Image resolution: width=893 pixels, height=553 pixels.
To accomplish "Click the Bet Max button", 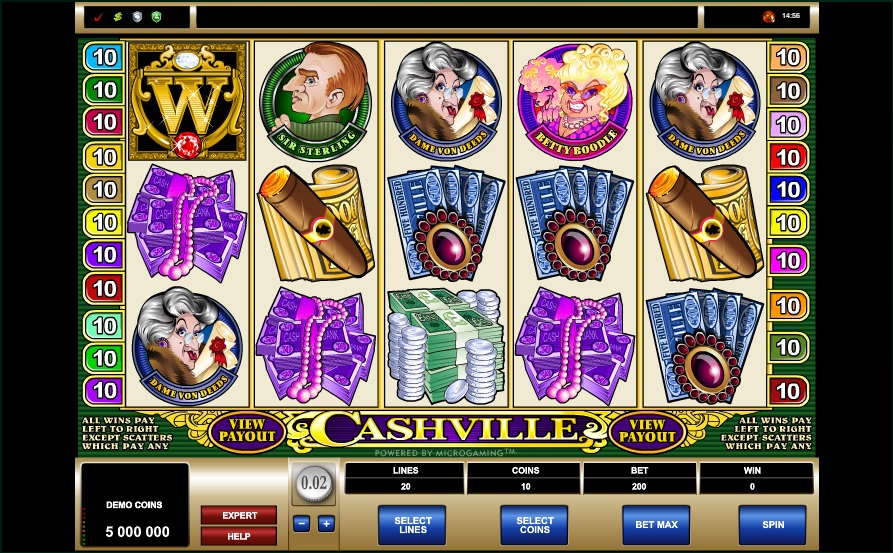I will 655,524.
